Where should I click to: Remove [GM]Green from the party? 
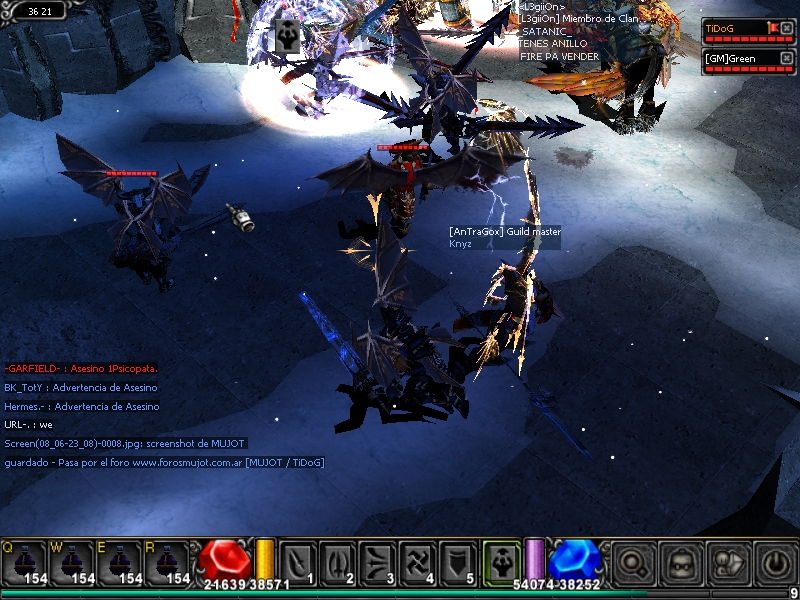point(787,58)
